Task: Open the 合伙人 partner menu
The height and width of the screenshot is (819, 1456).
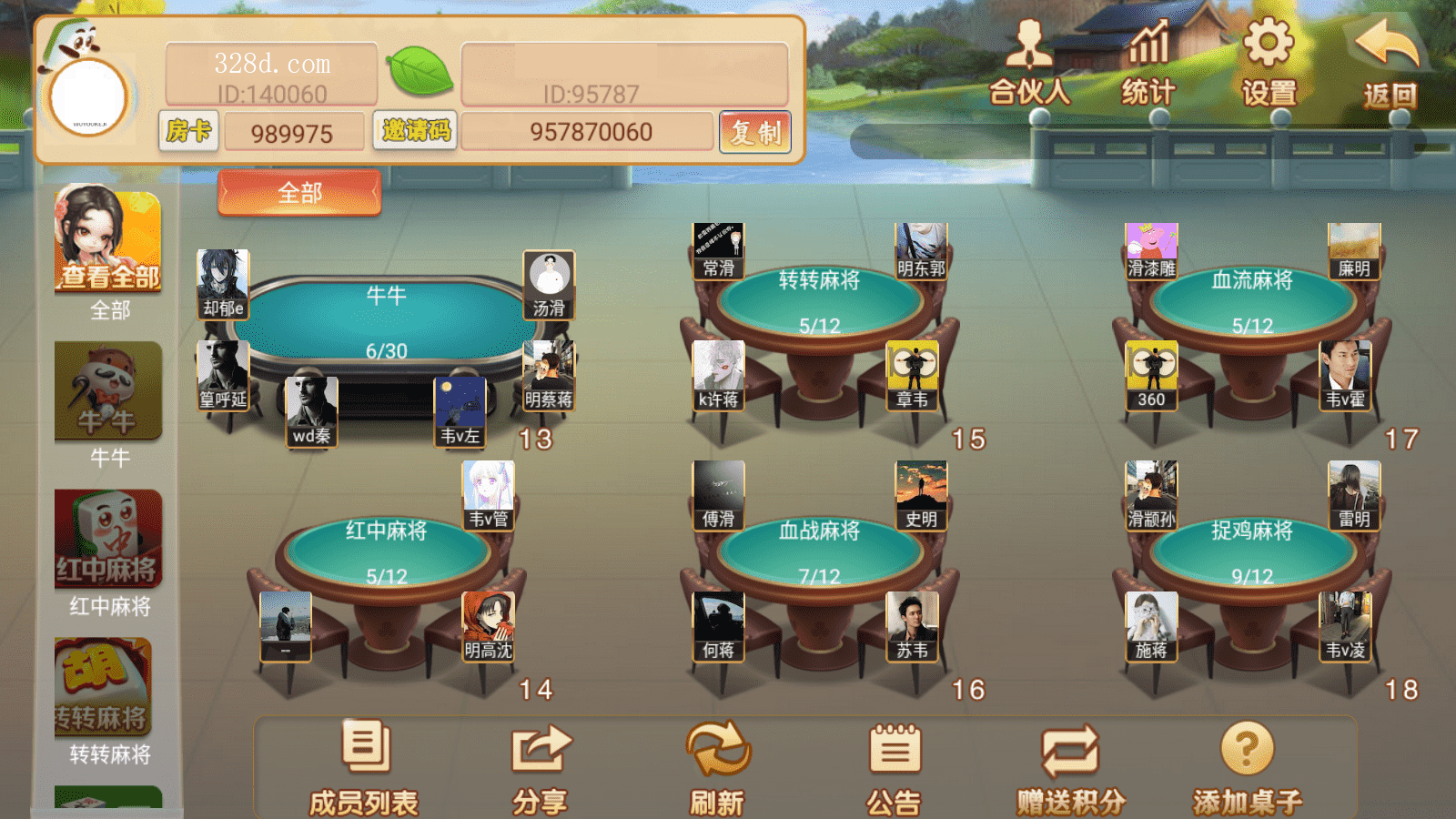Action: point(1029,62)
